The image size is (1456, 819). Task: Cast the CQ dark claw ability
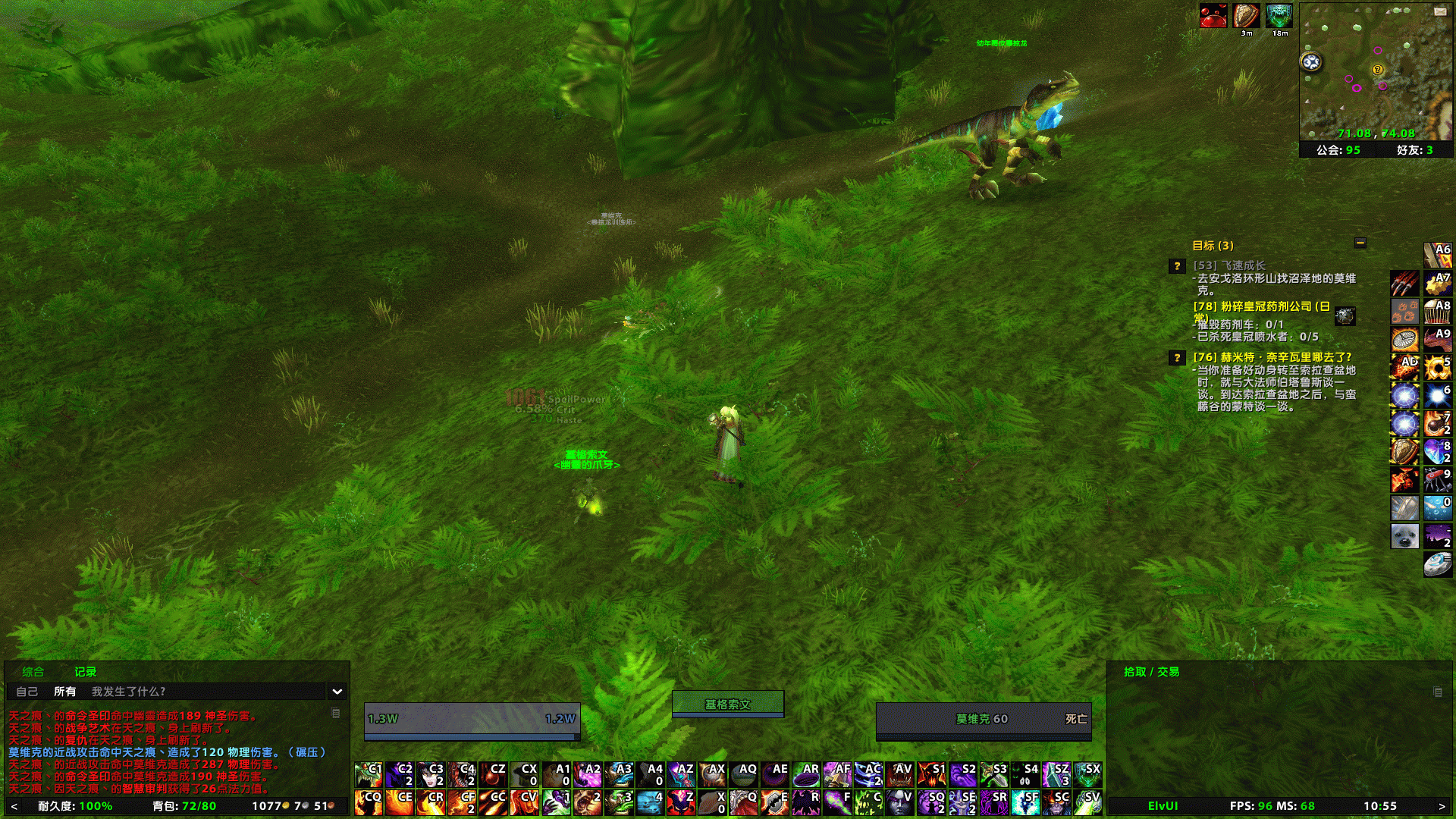tap(369, 802)
